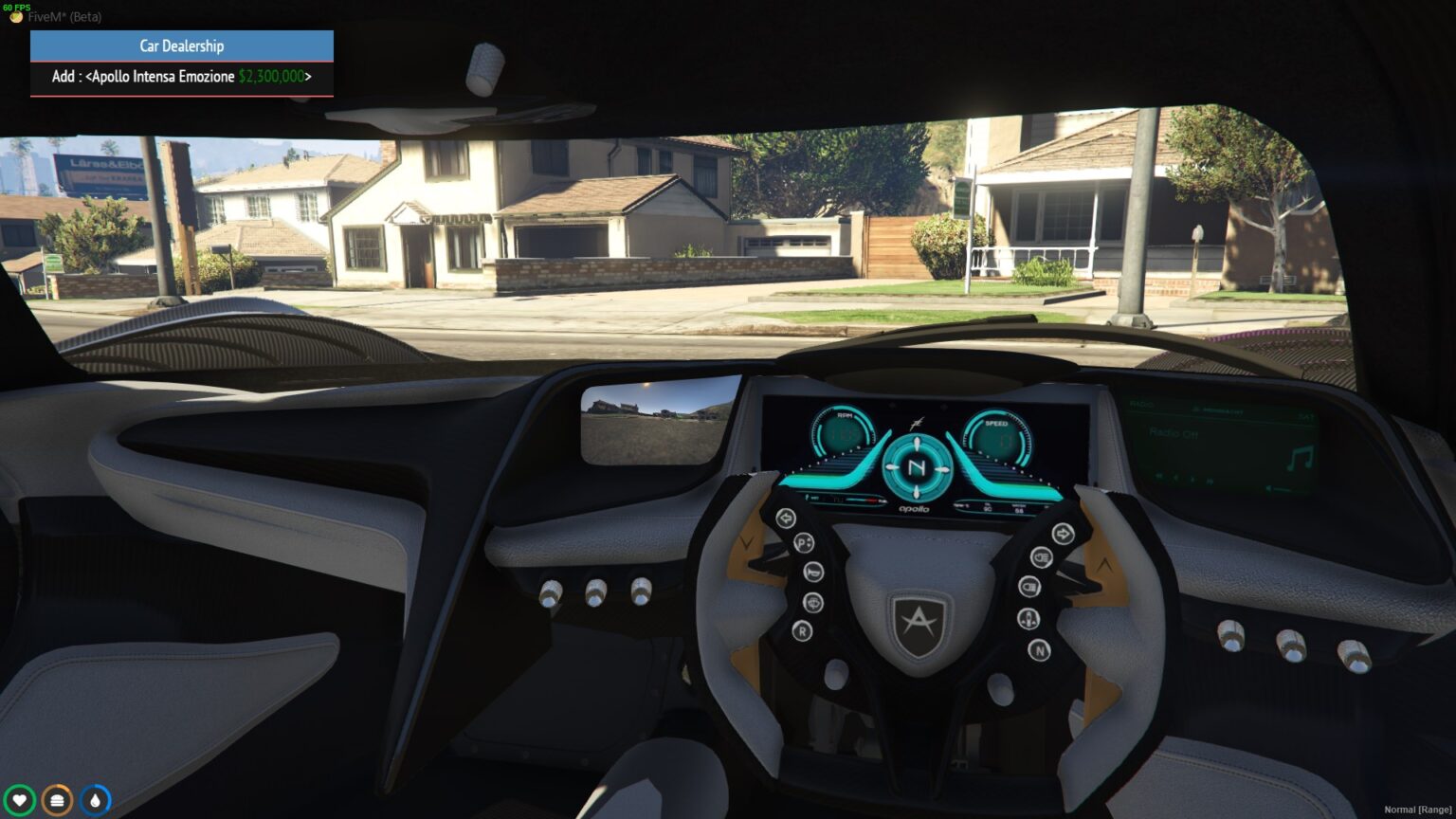Viewport: 1456px width, 819px height.
Task: Toggle the right turn signal button
Action: point(1064,534)
